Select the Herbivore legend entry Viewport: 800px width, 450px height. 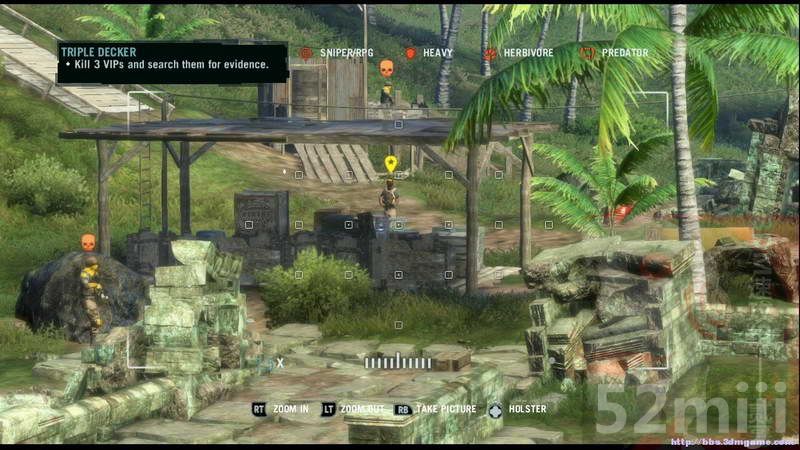click(519, 53)
